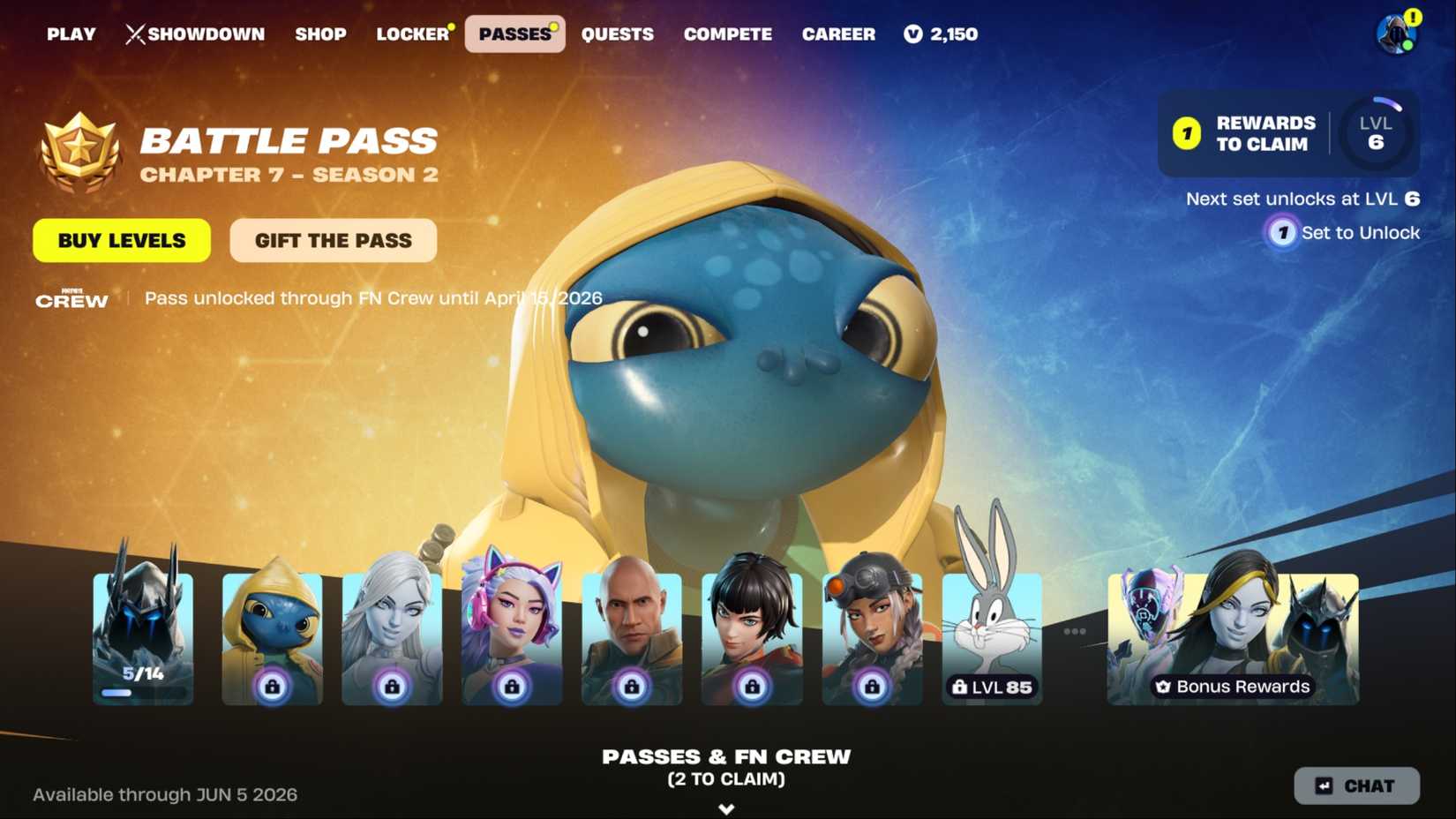Open the Career menu item
The image size is (1456, 819).
tap(837, 34)
